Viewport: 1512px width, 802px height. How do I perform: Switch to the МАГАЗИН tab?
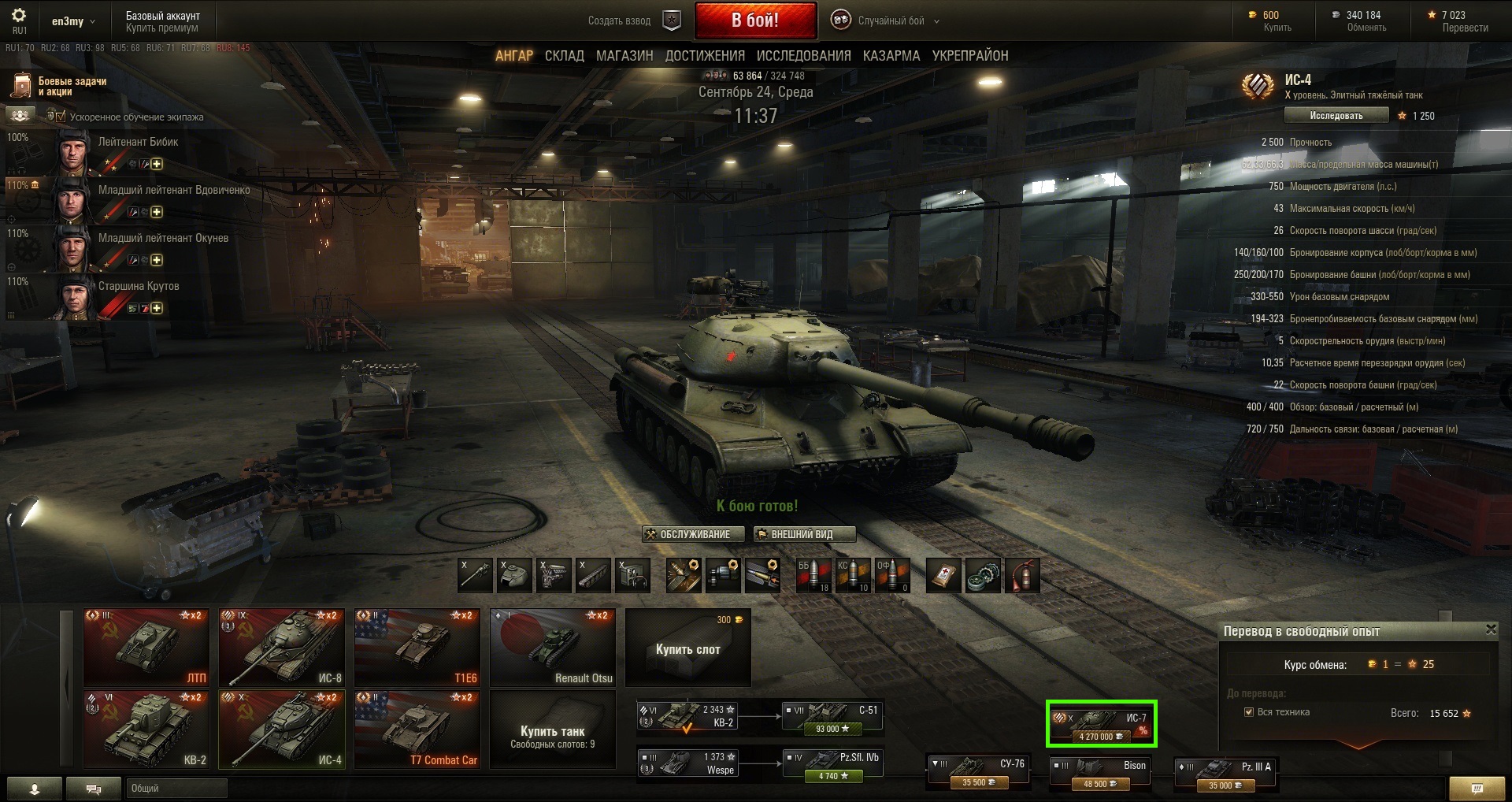(x=624, y=56)
